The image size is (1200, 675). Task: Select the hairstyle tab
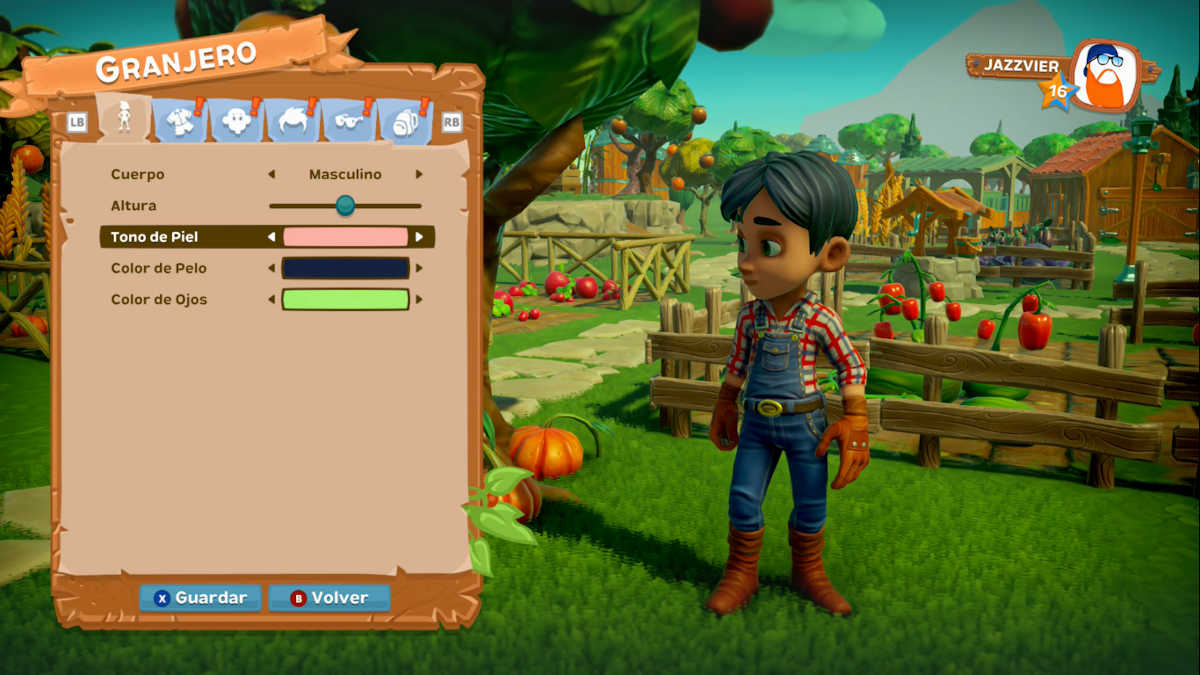[x=292, y=122]
